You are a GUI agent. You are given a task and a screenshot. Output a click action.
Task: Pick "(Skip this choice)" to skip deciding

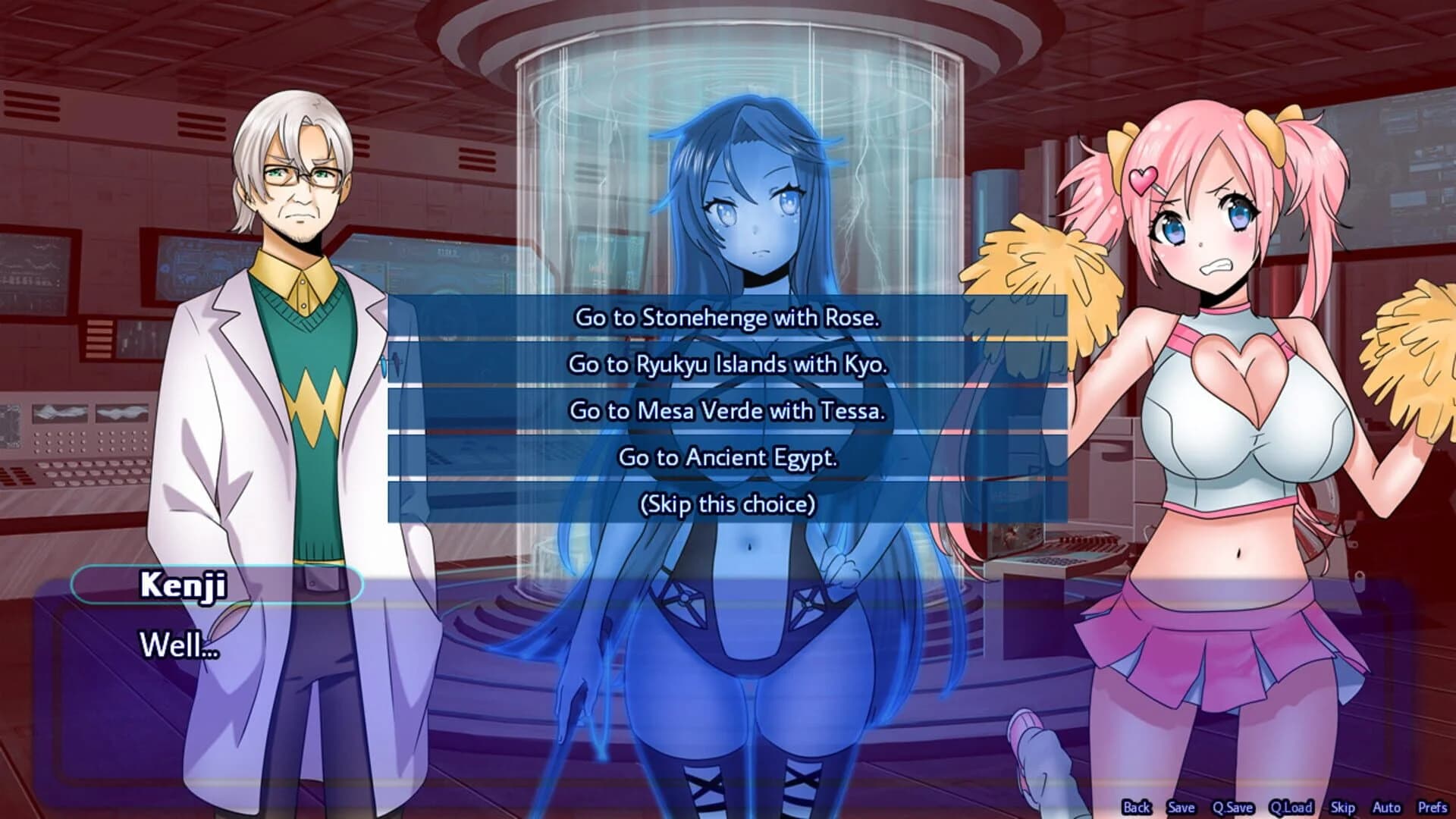[x=726, y=502]
